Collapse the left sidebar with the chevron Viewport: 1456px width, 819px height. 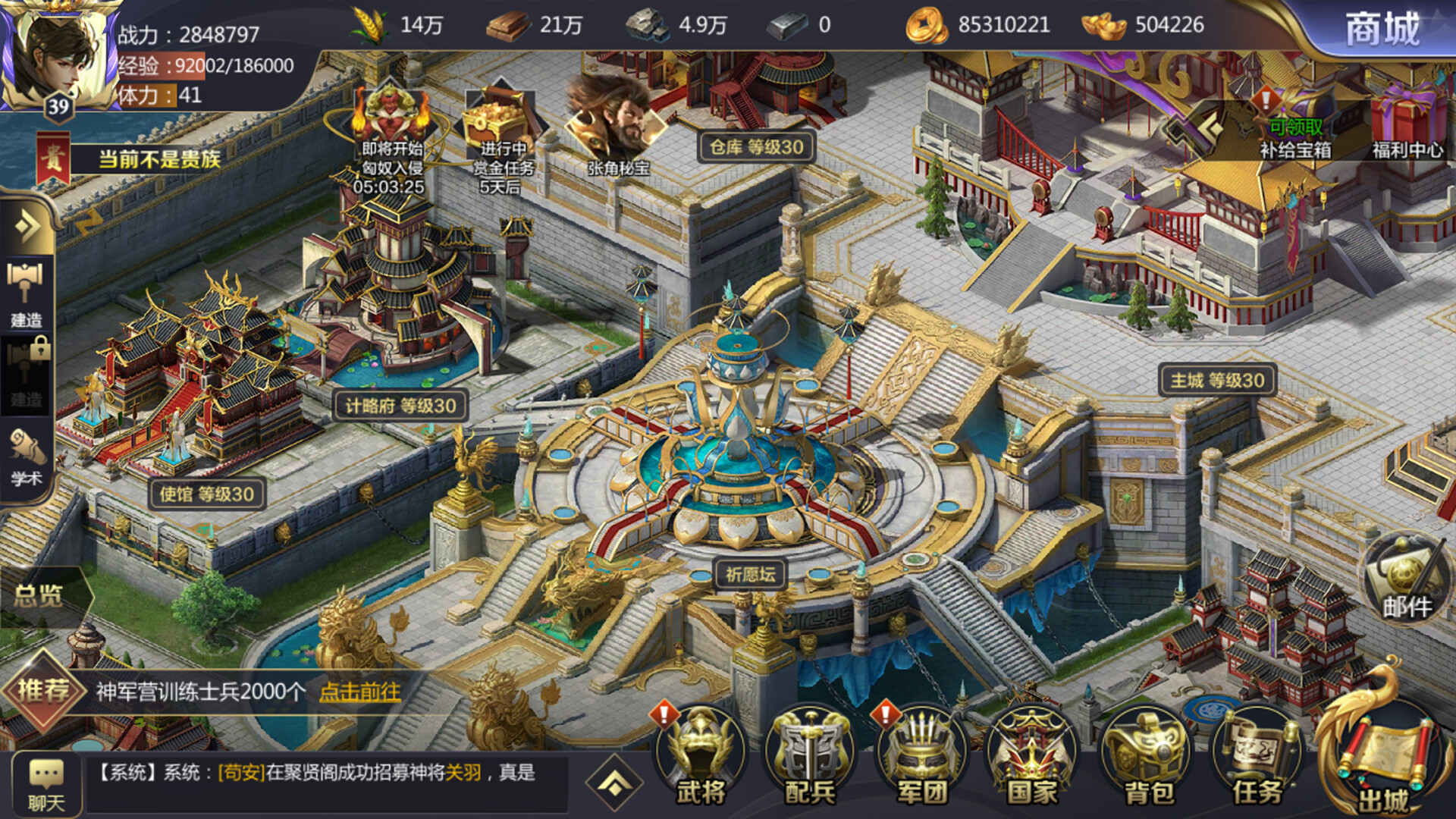[27, 226]
